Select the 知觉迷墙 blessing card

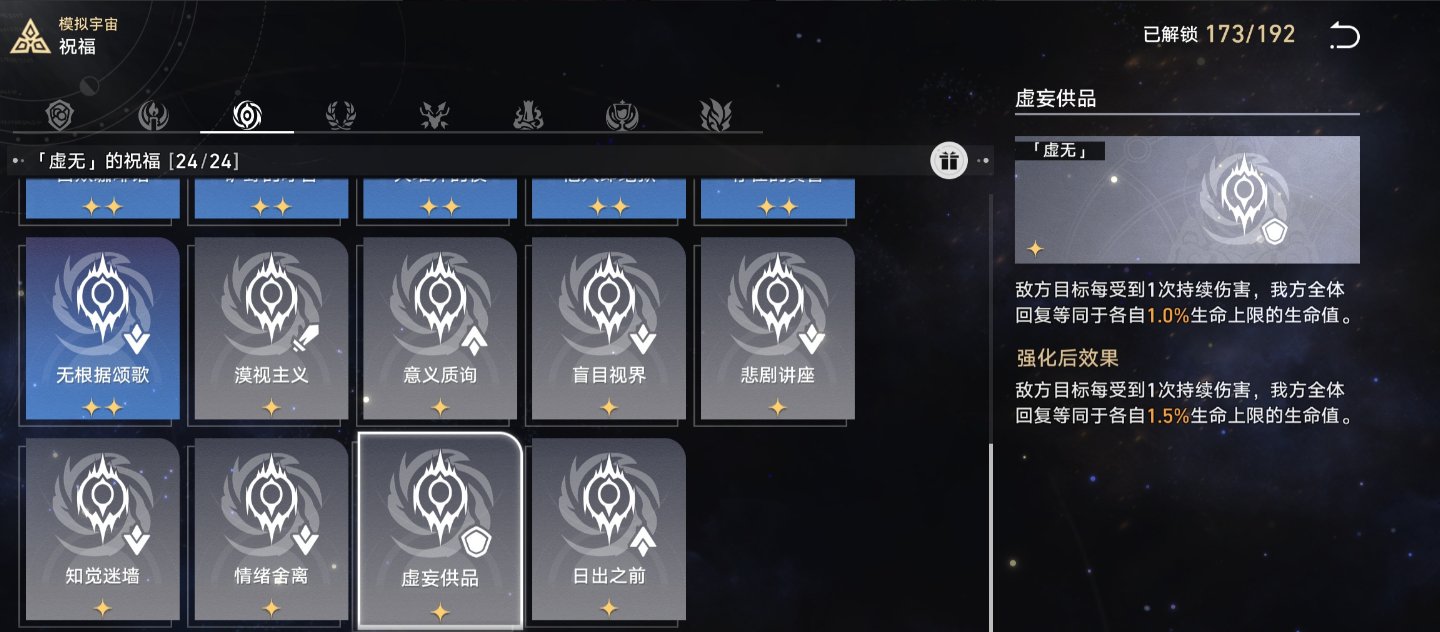coord(103,529)
